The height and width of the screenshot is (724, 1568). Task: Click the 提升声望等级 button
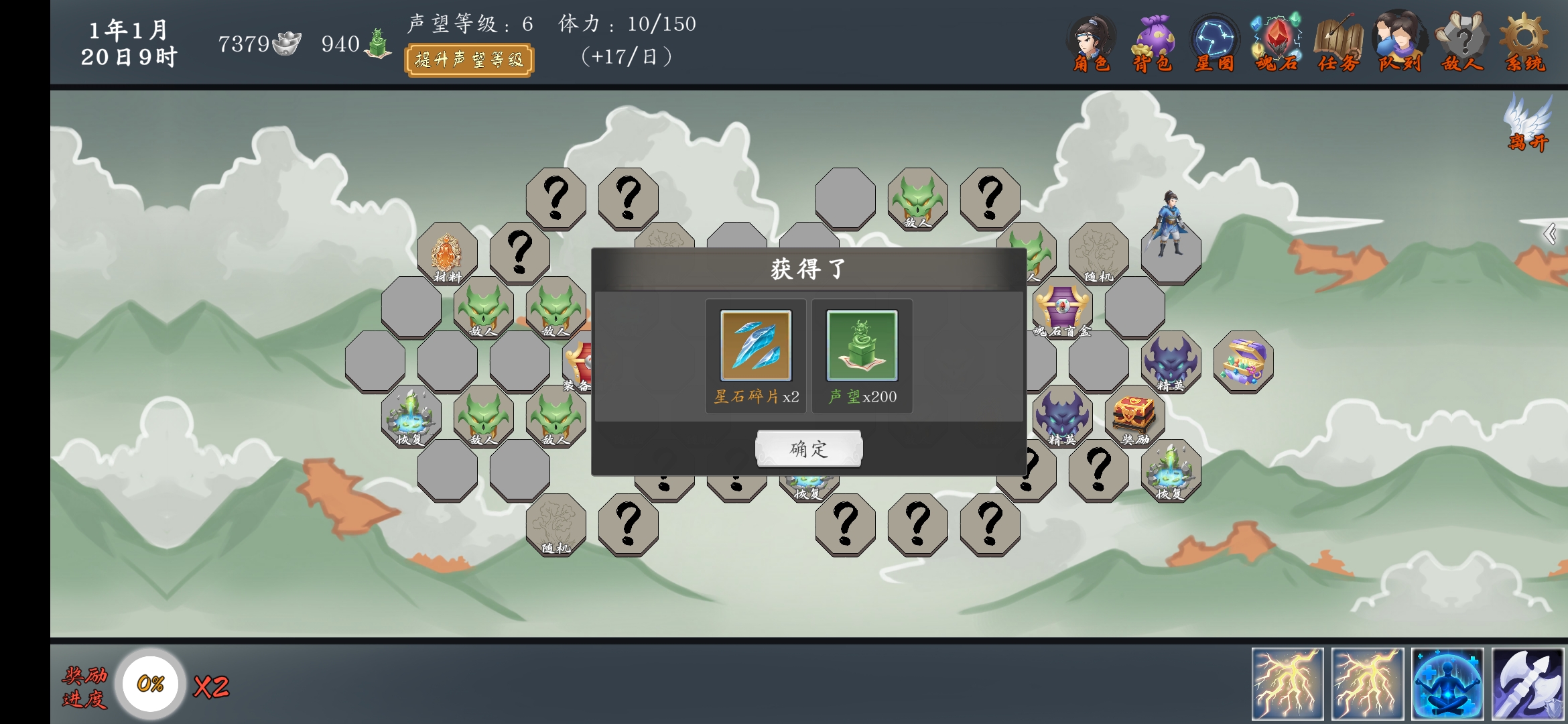470,59
